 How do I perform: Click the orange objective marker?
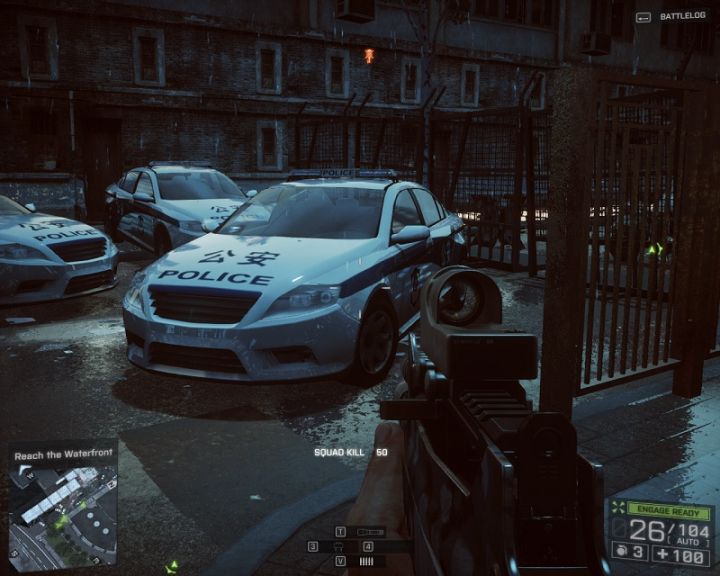tap(369, 56)
